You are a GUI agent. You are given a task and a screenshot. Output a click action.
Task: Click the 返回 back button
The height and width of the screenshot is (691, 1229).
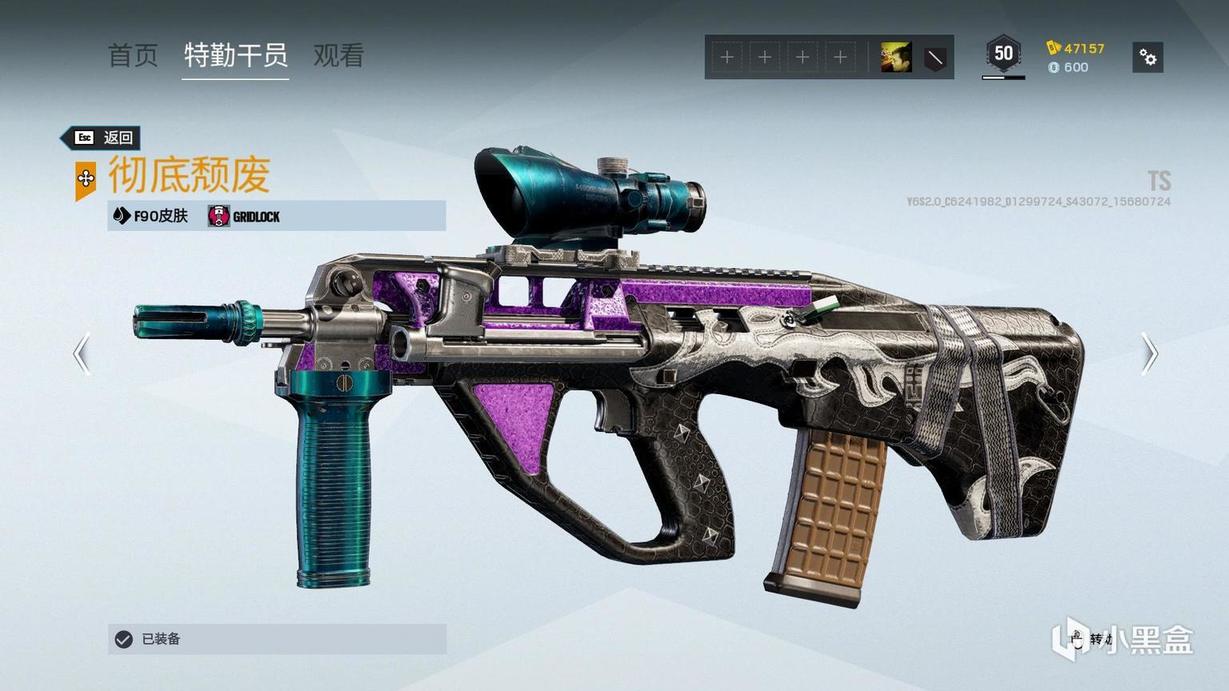point(101,138)
